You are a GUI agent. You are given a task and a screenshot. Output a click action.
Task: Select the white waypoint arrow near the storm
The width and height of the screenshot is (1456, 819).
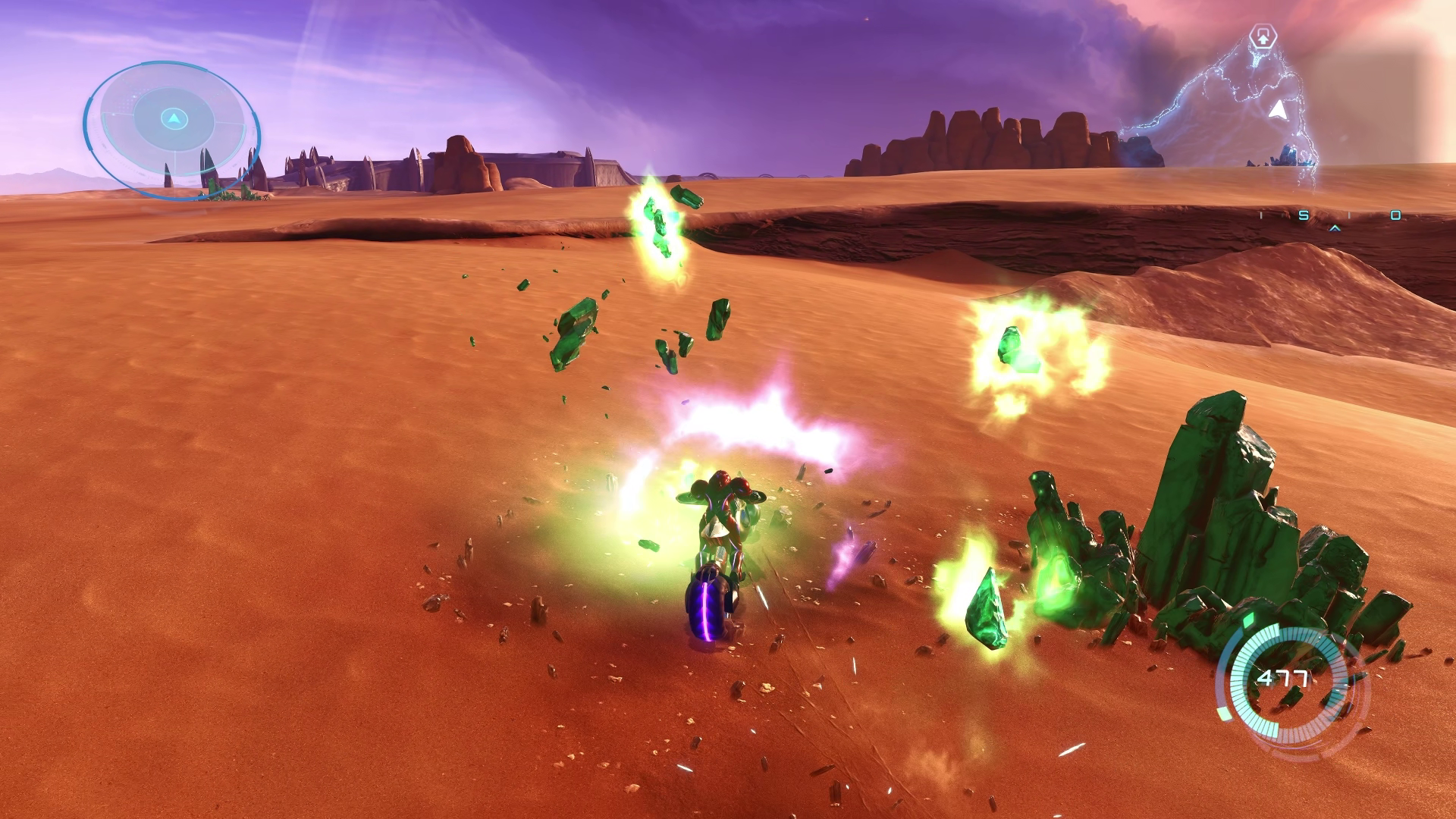point(1277,110)
